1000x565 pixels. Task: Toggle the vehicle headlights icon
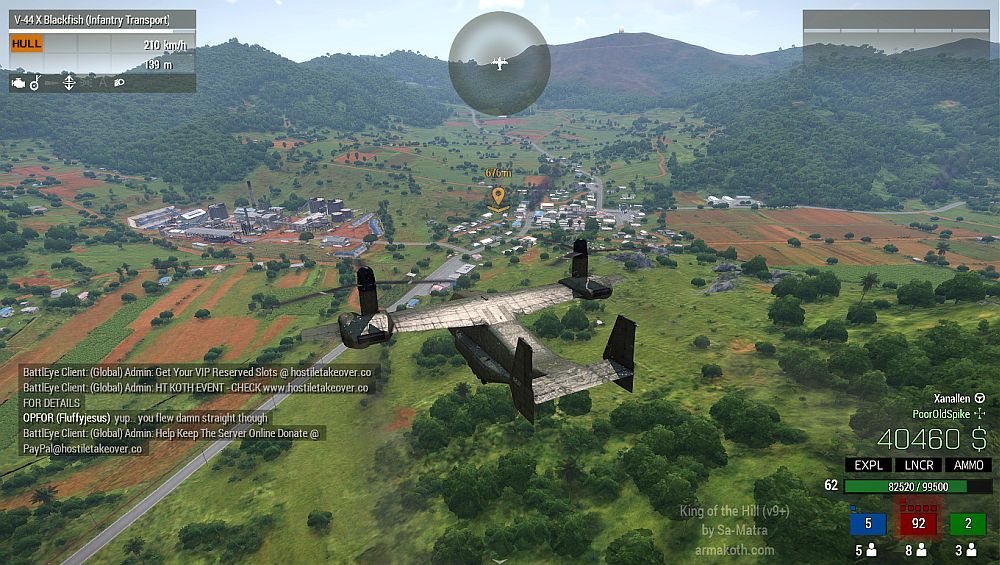click(119, 83)
